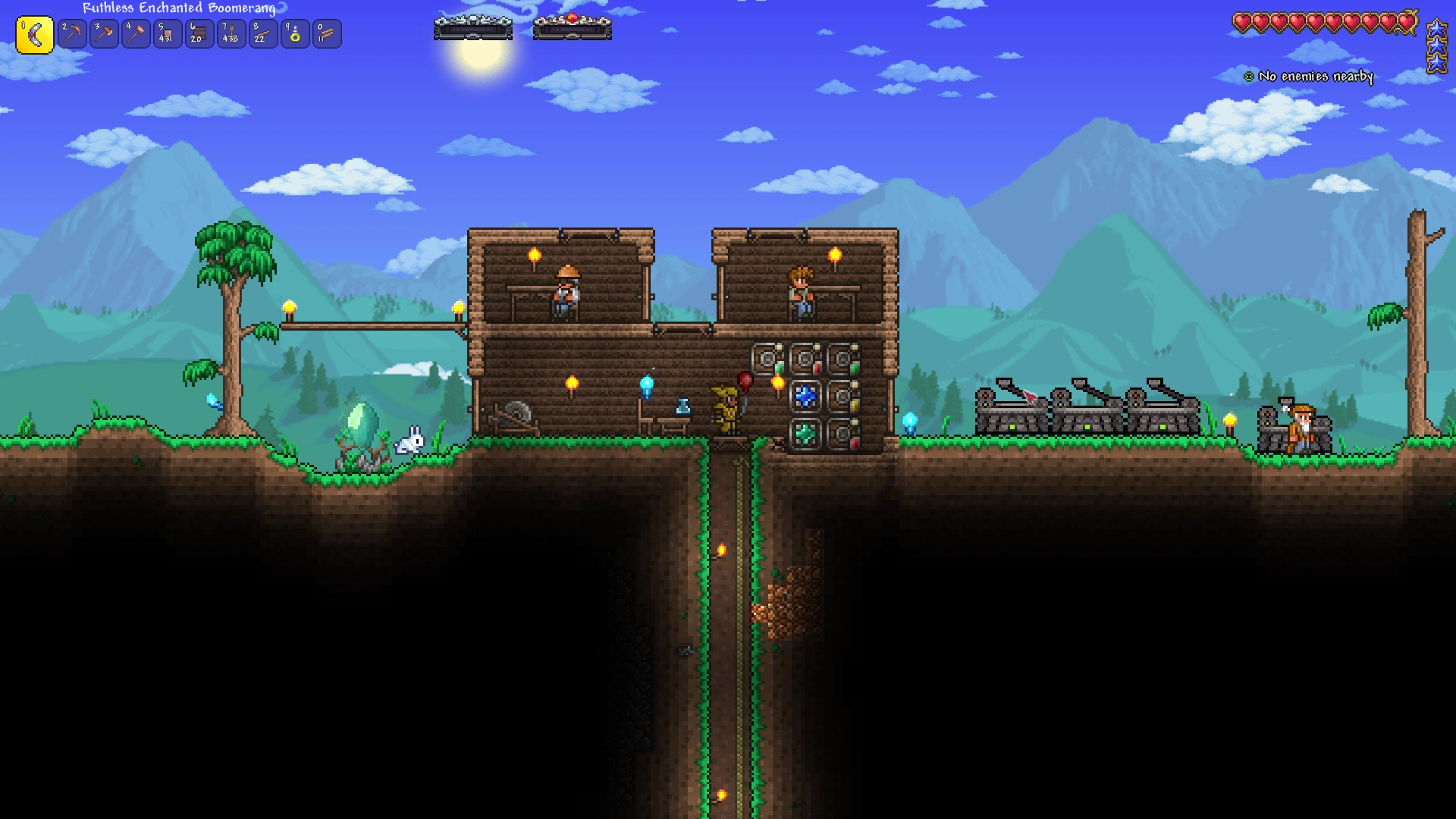Screen dimensions: 1456x819
Task: Select the wood in hotbar slot 0
Action: click(x=327, y=33)
